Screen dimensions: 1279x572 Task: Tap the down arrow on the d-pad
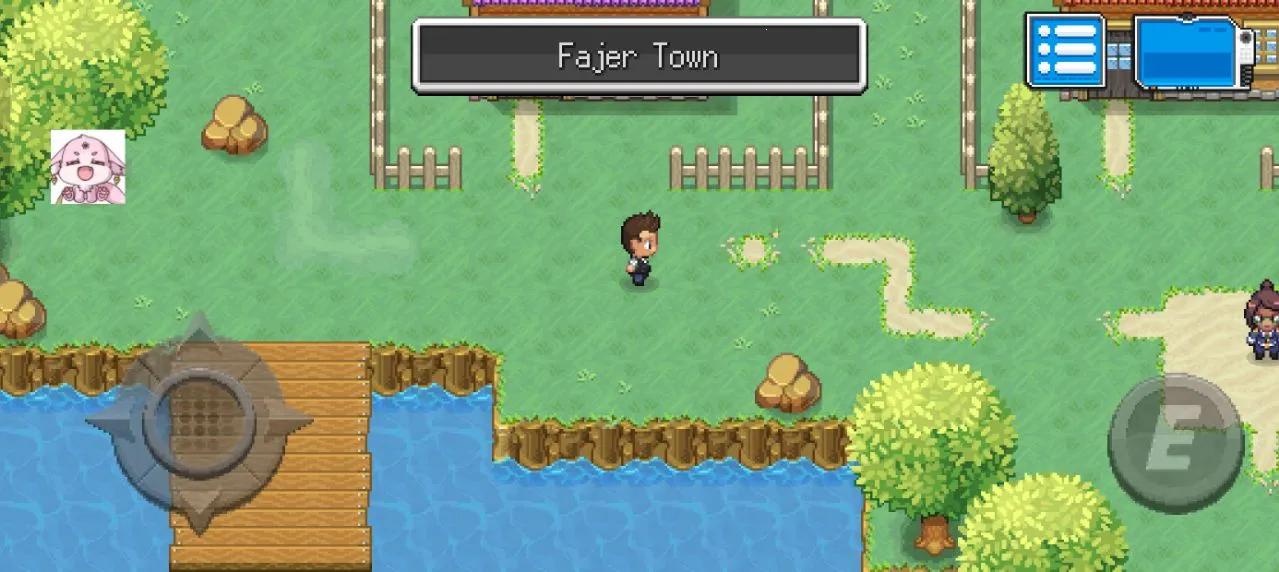[x=199, y=505]
